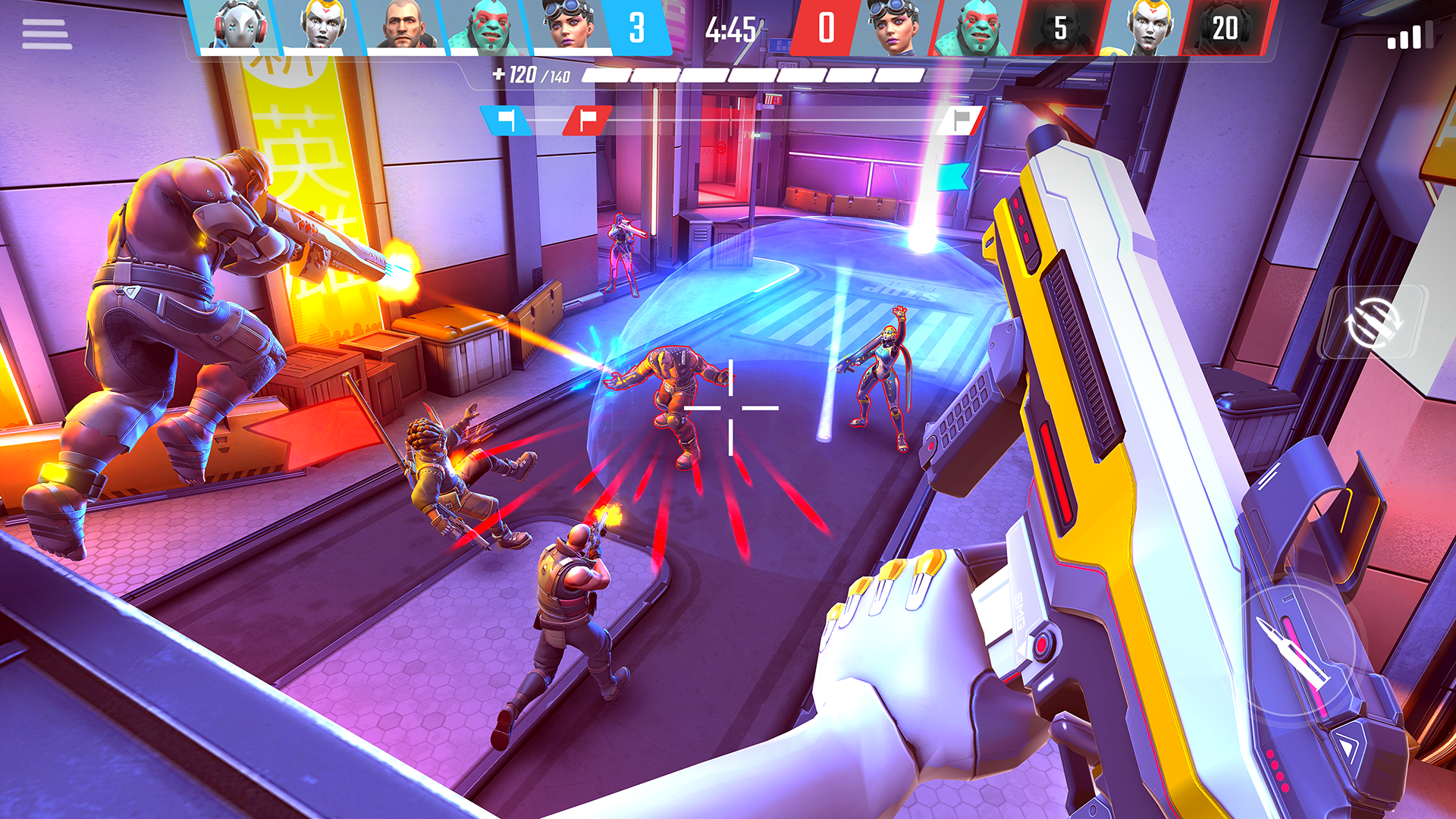
Task: Select the red flag objective marker
Action: coord(588,121)
